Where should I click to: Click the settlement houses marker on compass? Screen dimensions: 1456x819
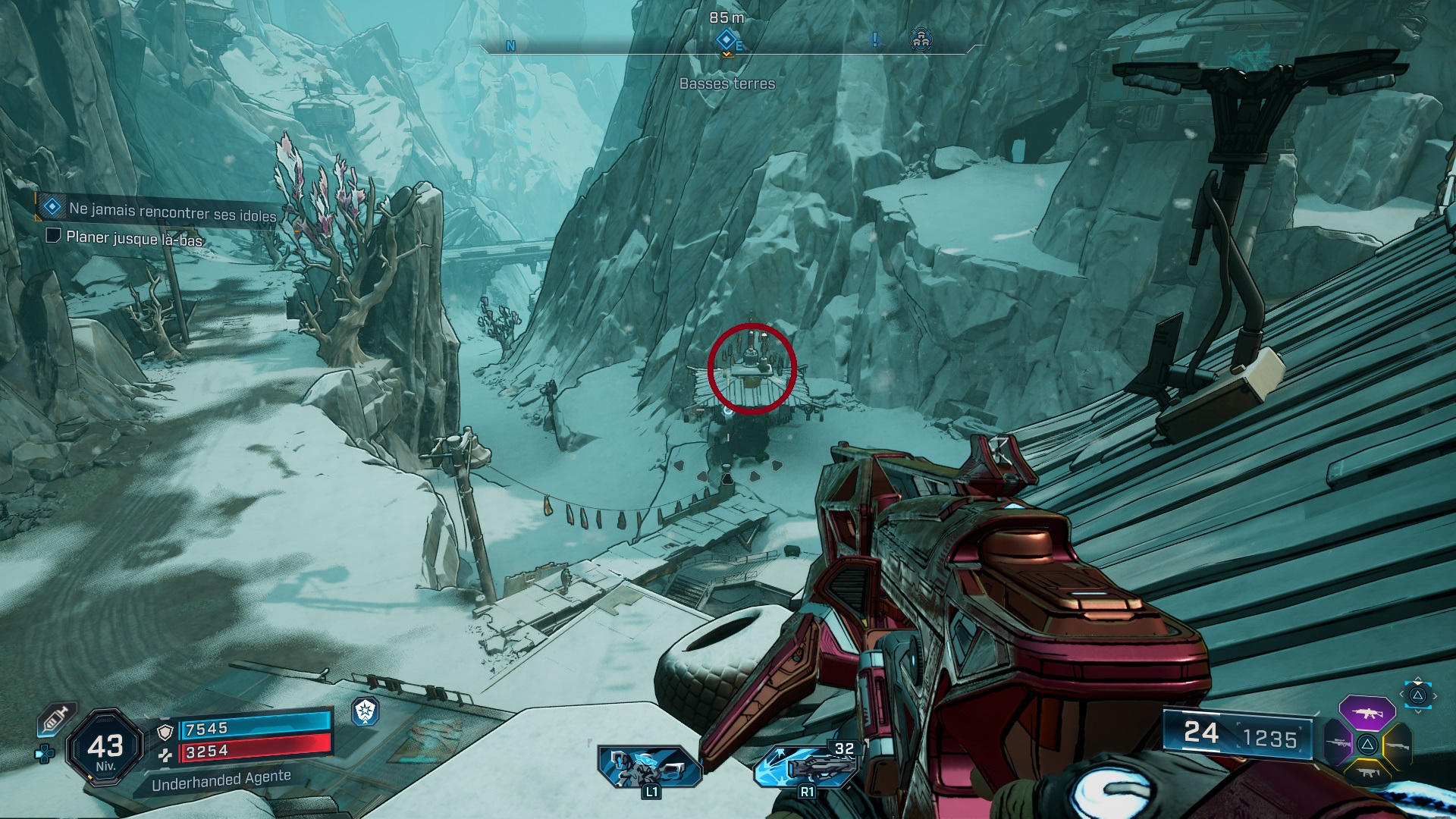click(921, 39)
